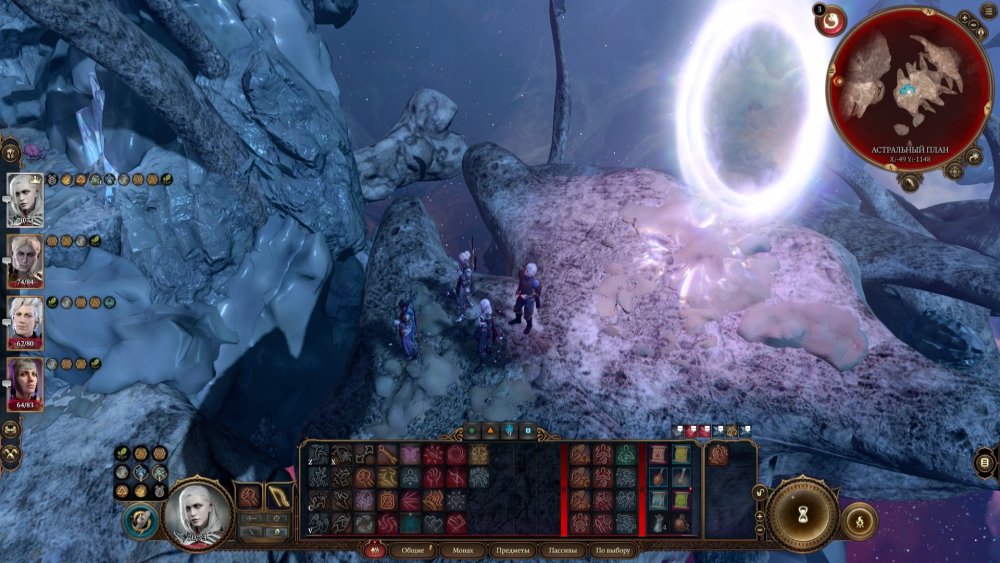This screenshot has width=1000, height=563.
Task: Open the journal button on right edge
Action: [x=986, y=463]
